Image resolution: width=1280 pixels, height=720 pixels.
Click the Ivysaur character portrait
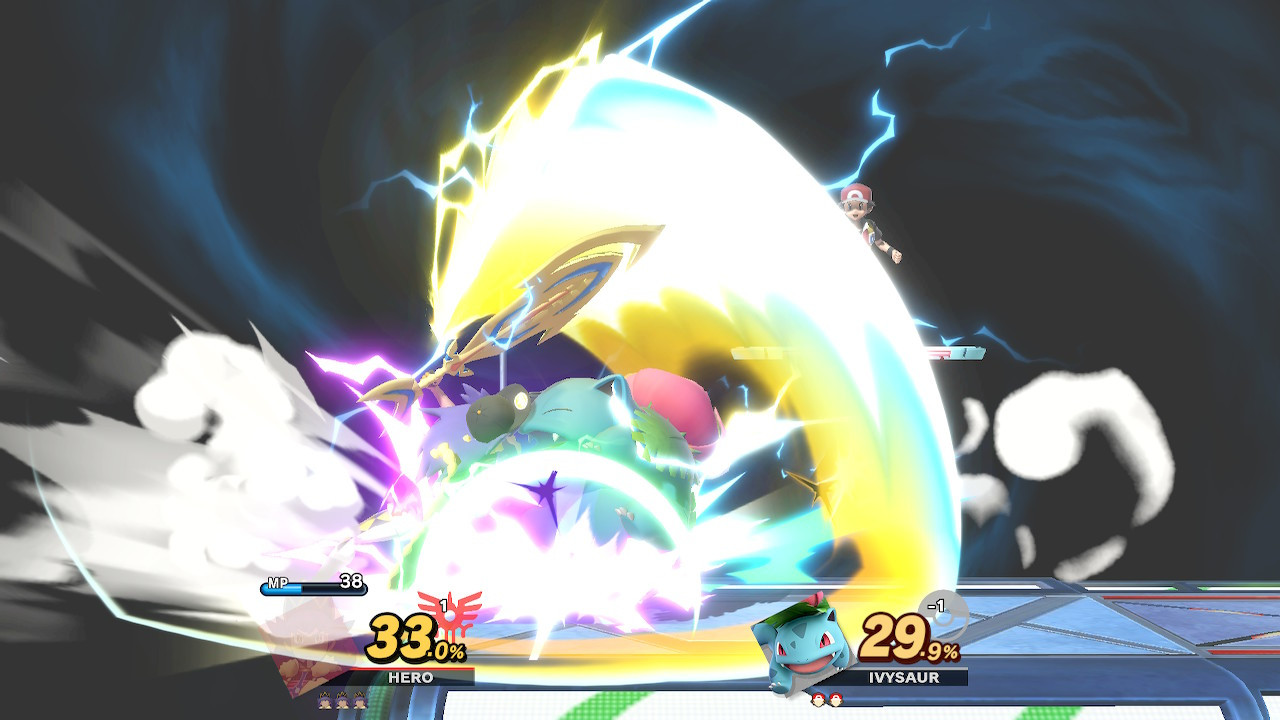pyautogui.click(x=801, y=641)
